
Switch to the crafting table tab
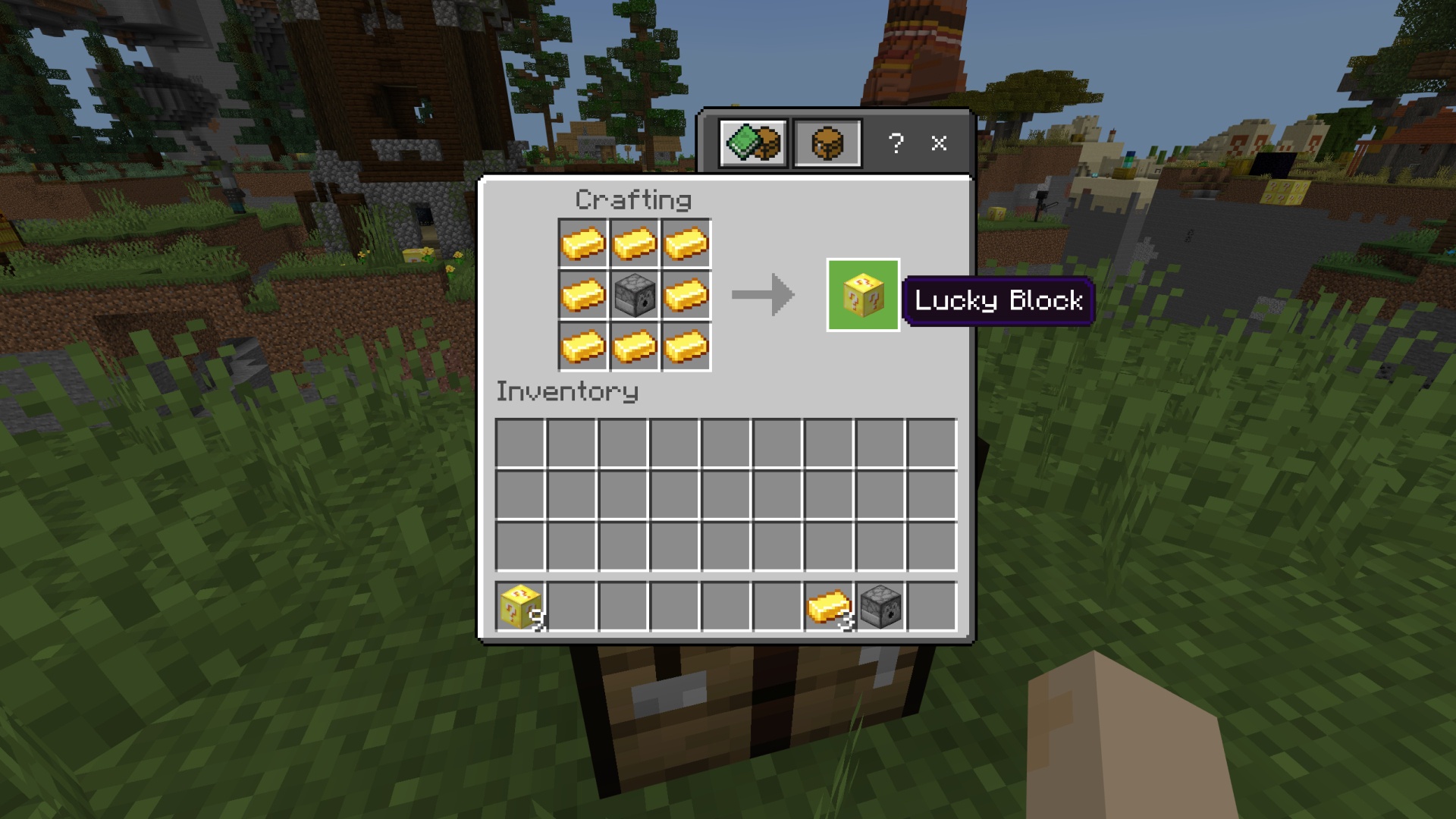click(x=827, y=143)
